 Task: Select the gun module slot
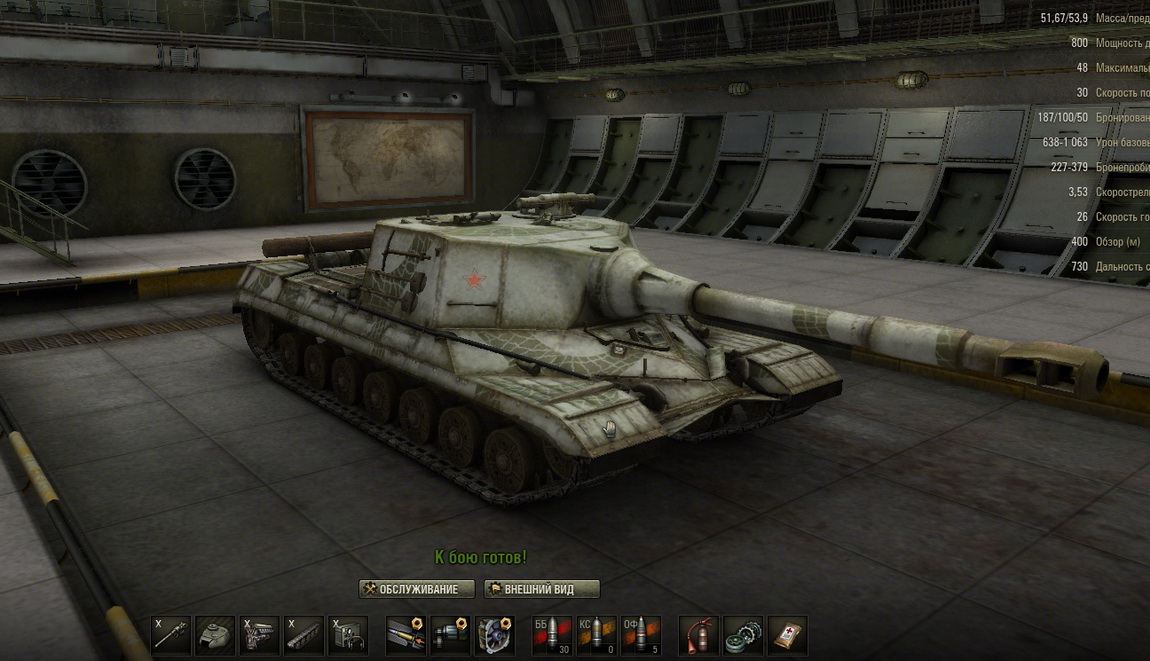pos(171,636)
